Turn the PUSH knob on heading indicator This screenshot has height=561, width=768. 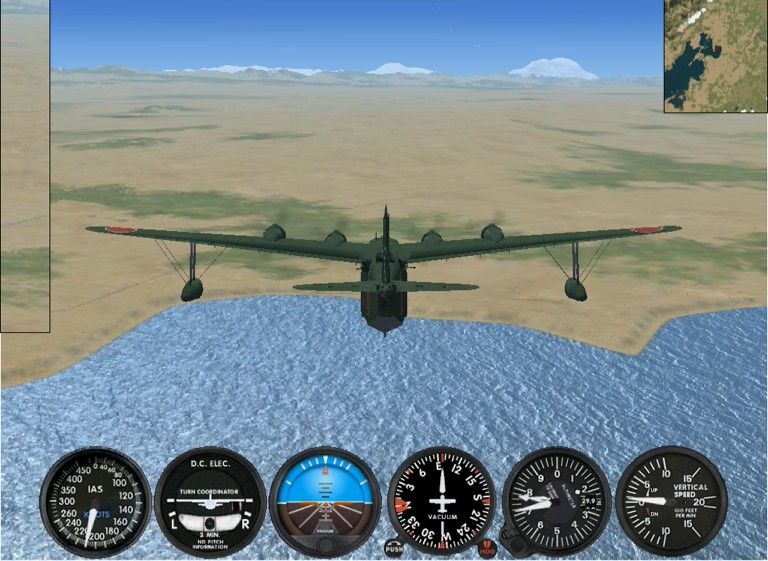click(394, 547)
